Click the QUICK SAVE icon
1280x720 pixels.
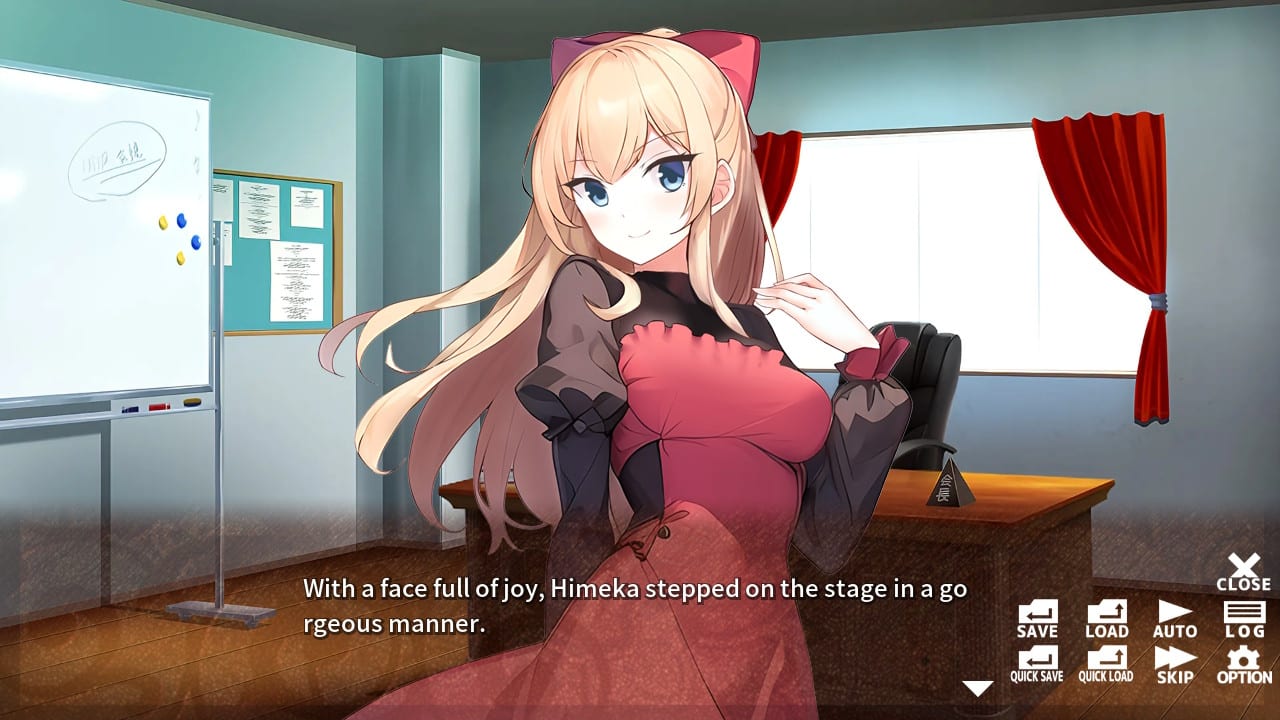[x=1037, y=662]
